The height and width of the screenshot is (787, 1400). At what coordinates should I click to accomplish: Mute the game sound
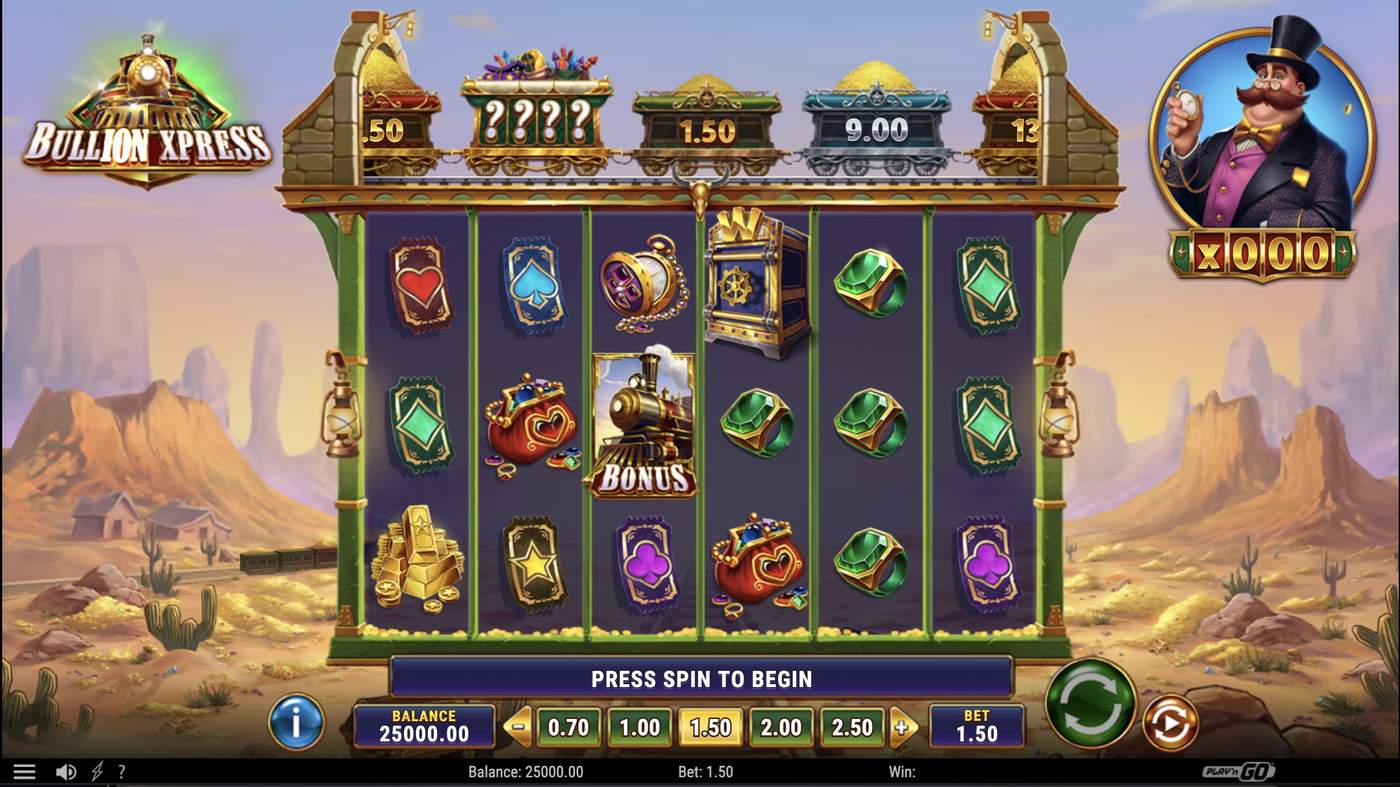pos(66,770)
